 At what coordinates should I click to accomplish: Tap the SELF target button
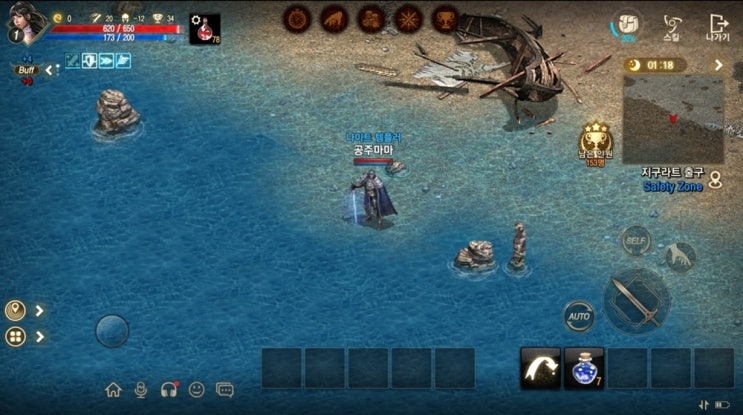(x=635, y=240)
